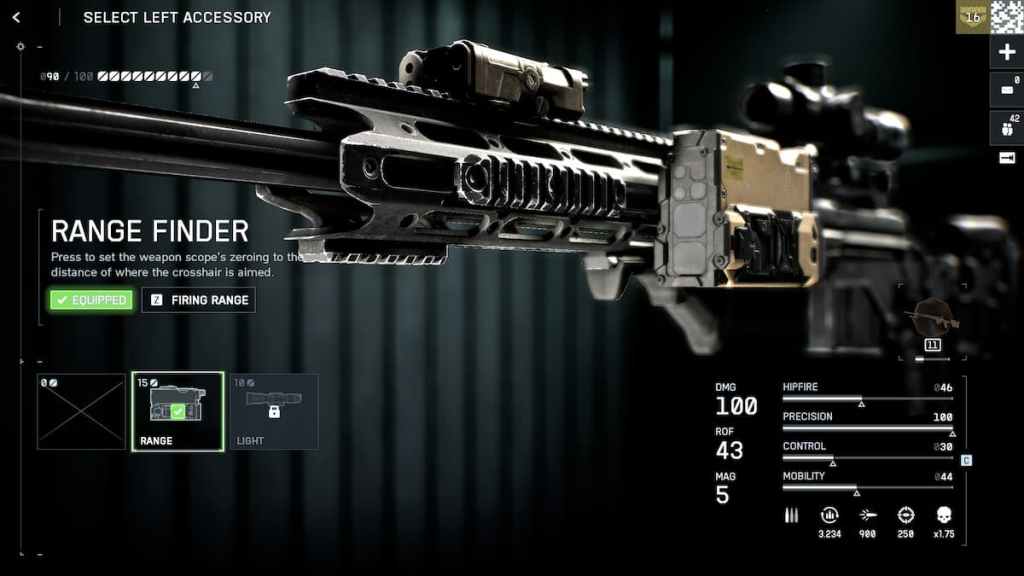Open the gold rank 16 badge

pos(971,16)
